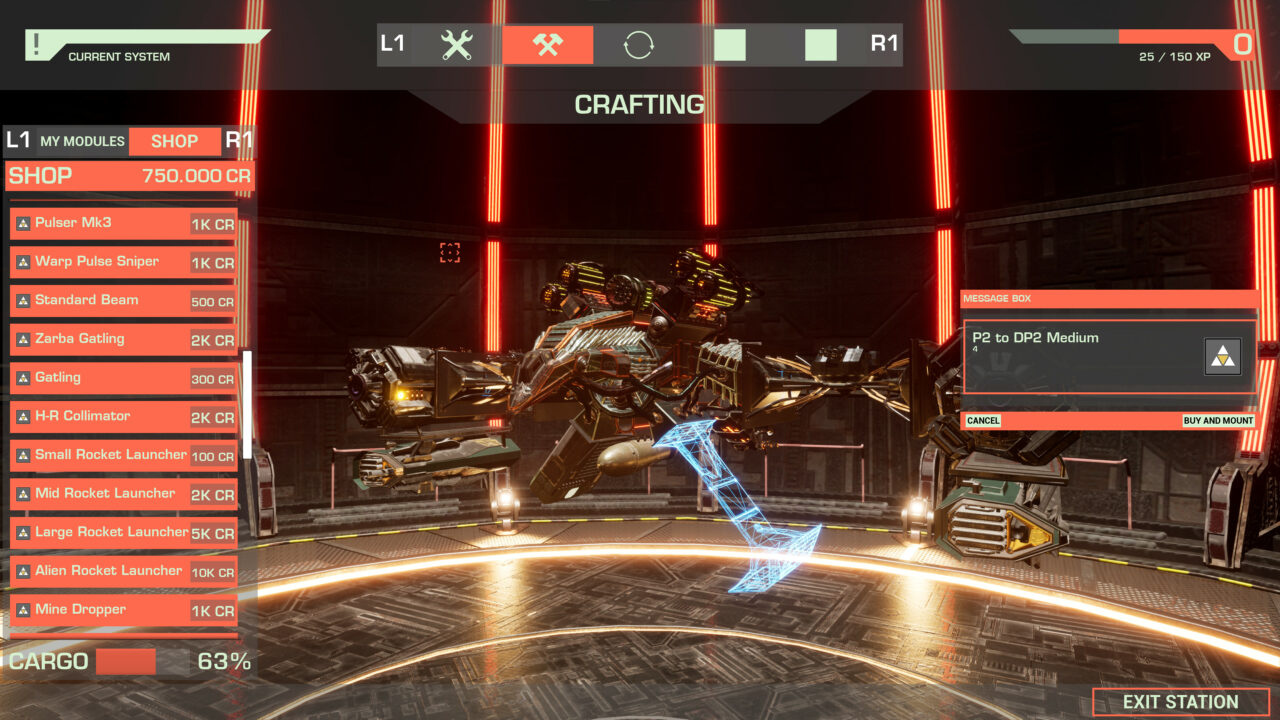
Task: Select the wrench repair icon on the top toolbar
Action: click(x=455, y=43)
